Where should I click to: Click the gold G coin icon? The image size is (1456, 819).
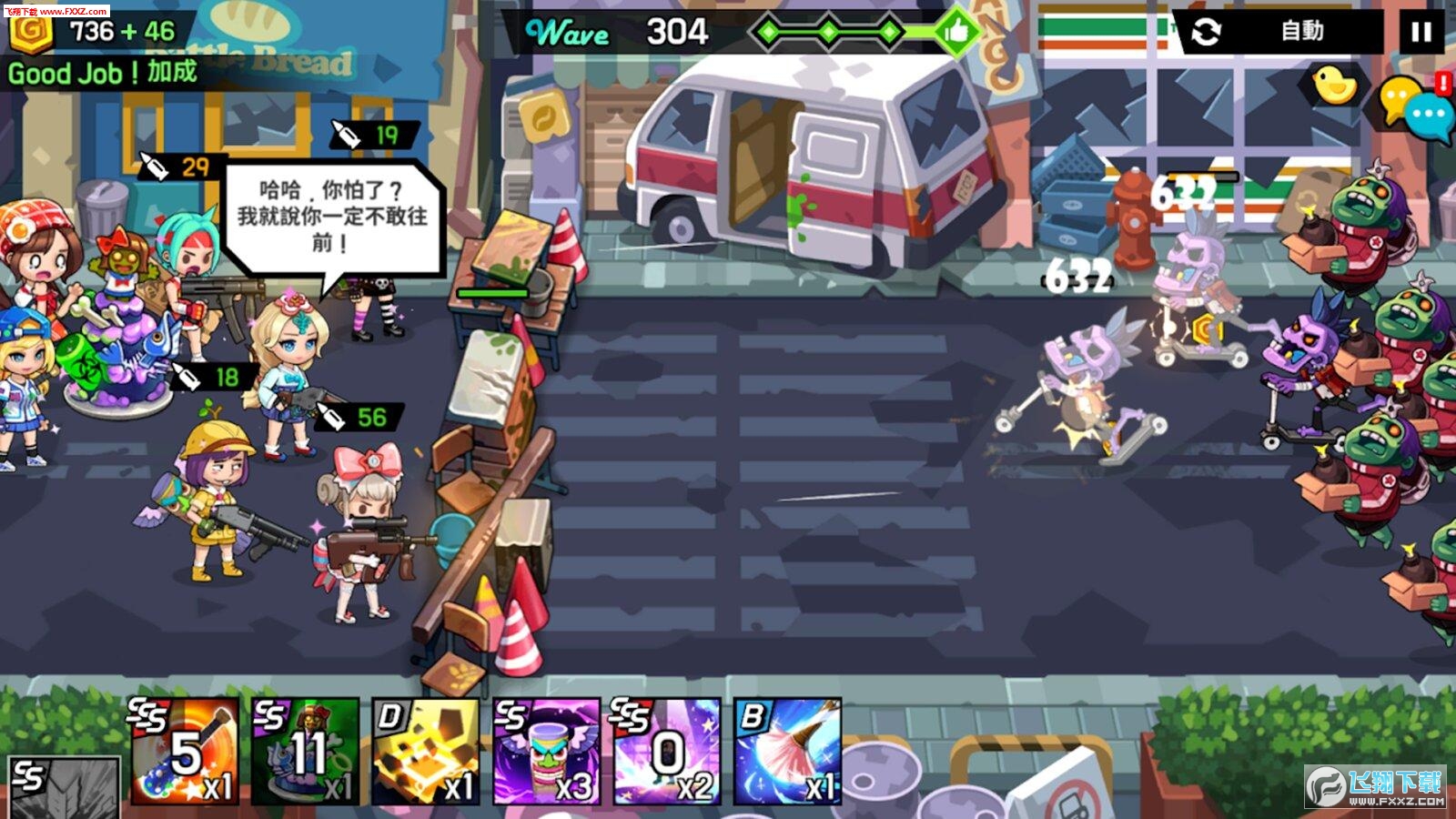pos(31,31)
